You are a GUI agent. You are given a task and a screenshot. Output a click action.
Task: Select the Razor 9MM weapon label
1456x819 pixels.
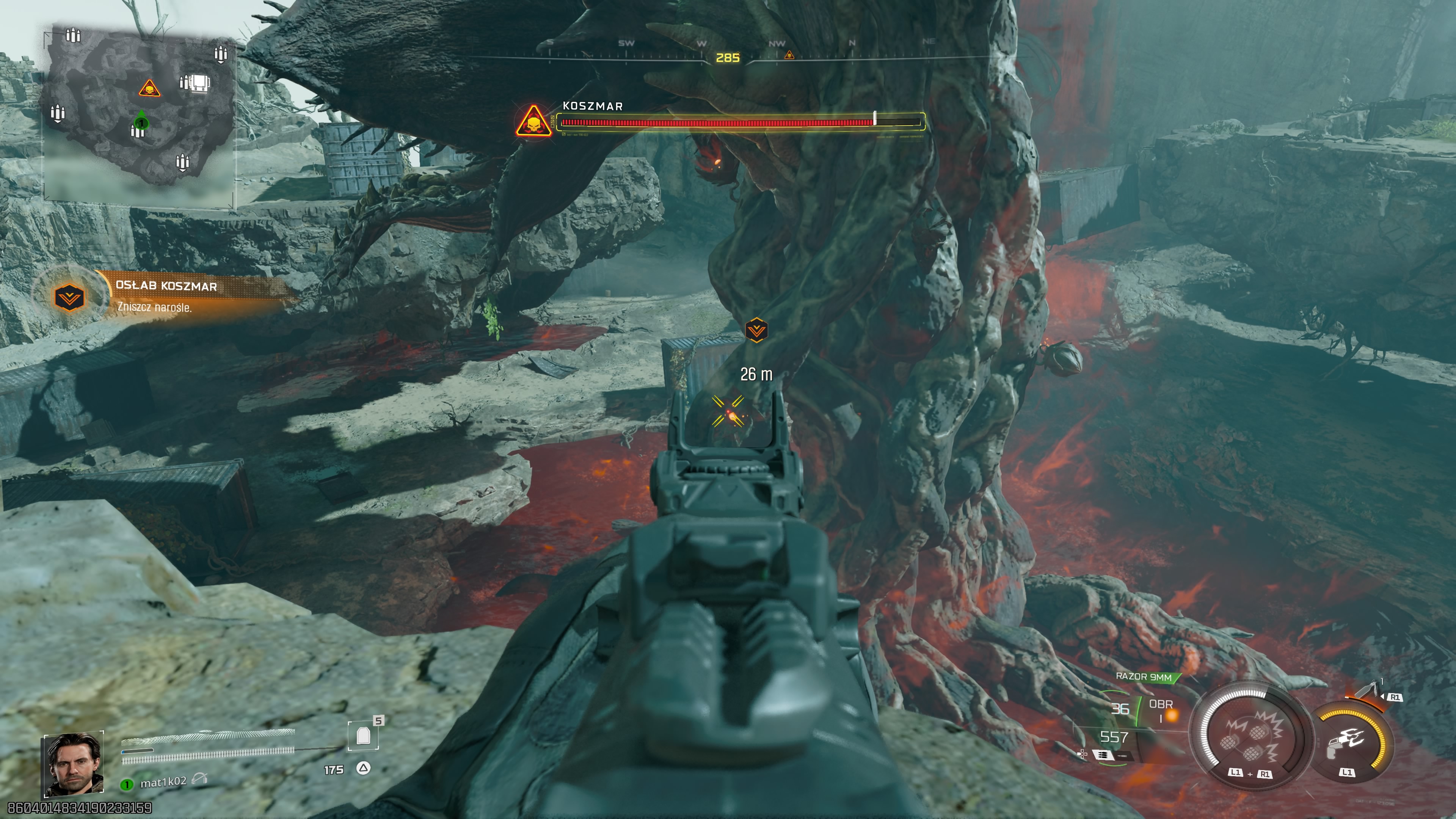point(1144,676)
